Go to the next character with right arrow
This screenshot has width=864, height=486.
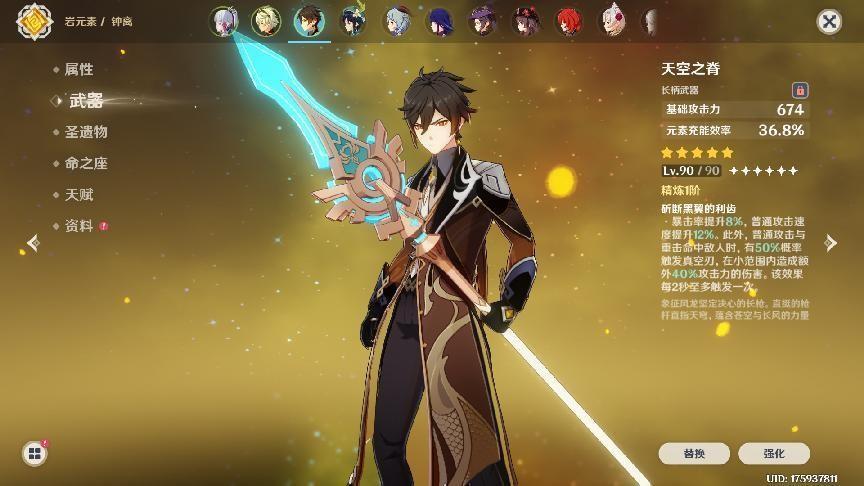830,243
